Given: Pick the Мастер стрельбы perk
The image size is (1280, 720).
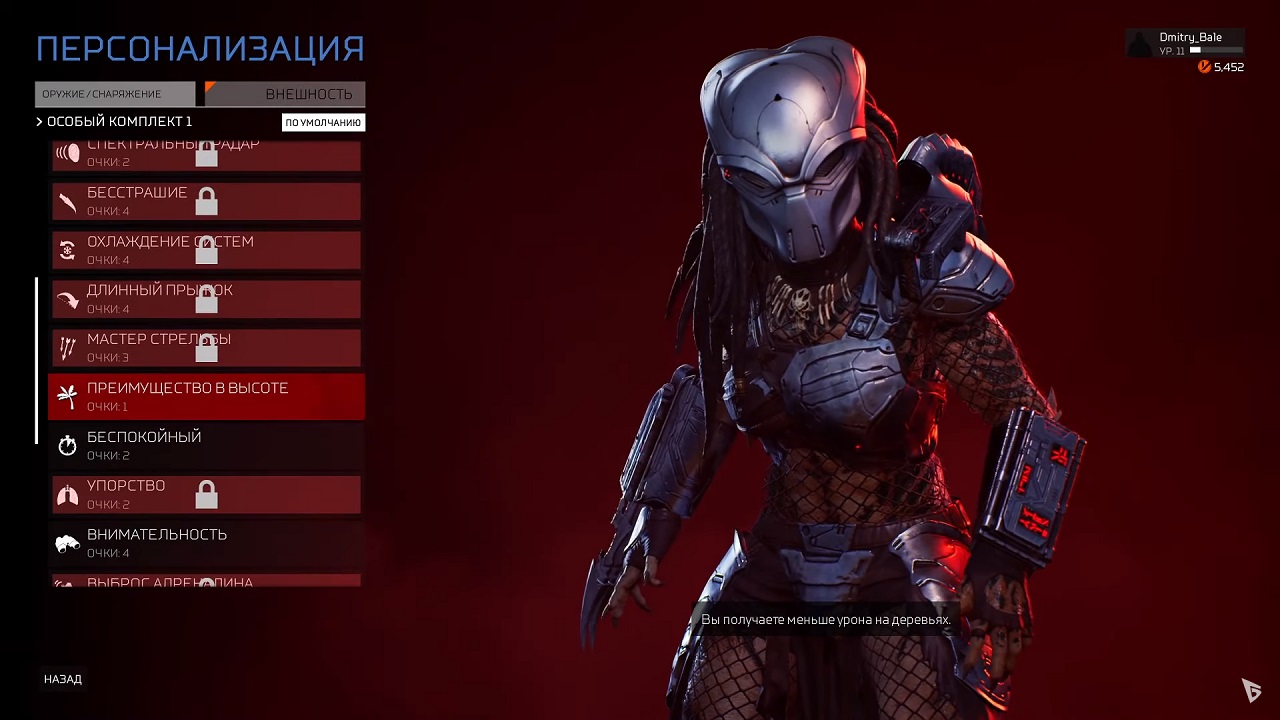Looking at the screenshot, I should [x=206, y=348].
